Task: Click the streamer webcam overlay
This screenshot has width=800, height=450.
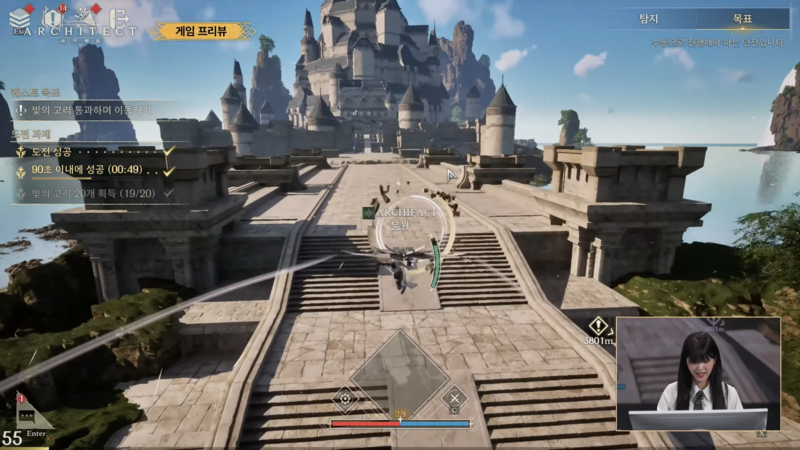Action: tap(697, 374)
